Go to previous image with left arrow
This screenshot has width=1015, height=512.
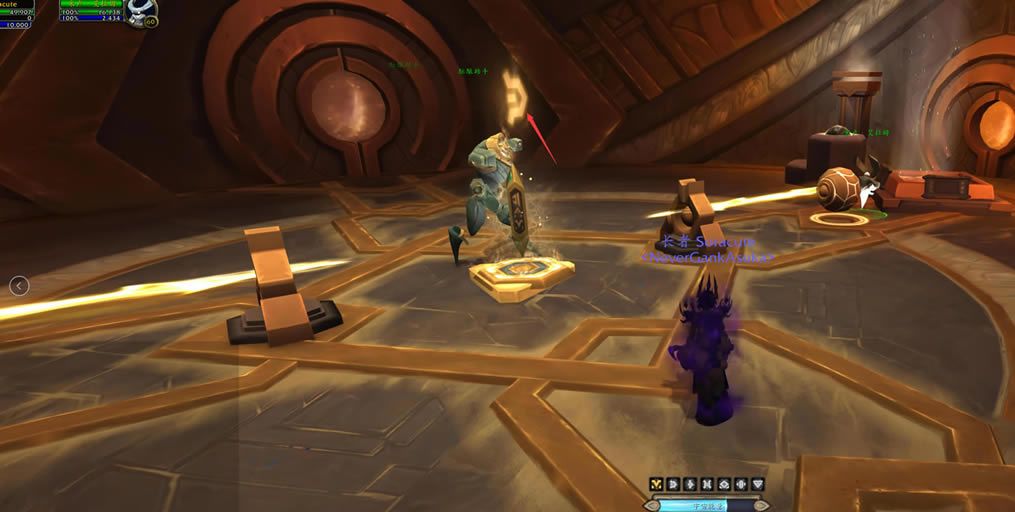click(19, 286)
